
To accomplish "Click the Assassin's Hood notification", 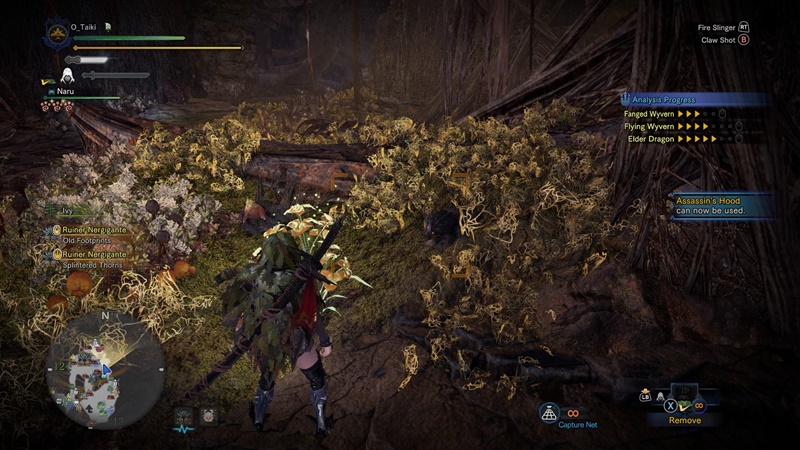I will 722,206.
